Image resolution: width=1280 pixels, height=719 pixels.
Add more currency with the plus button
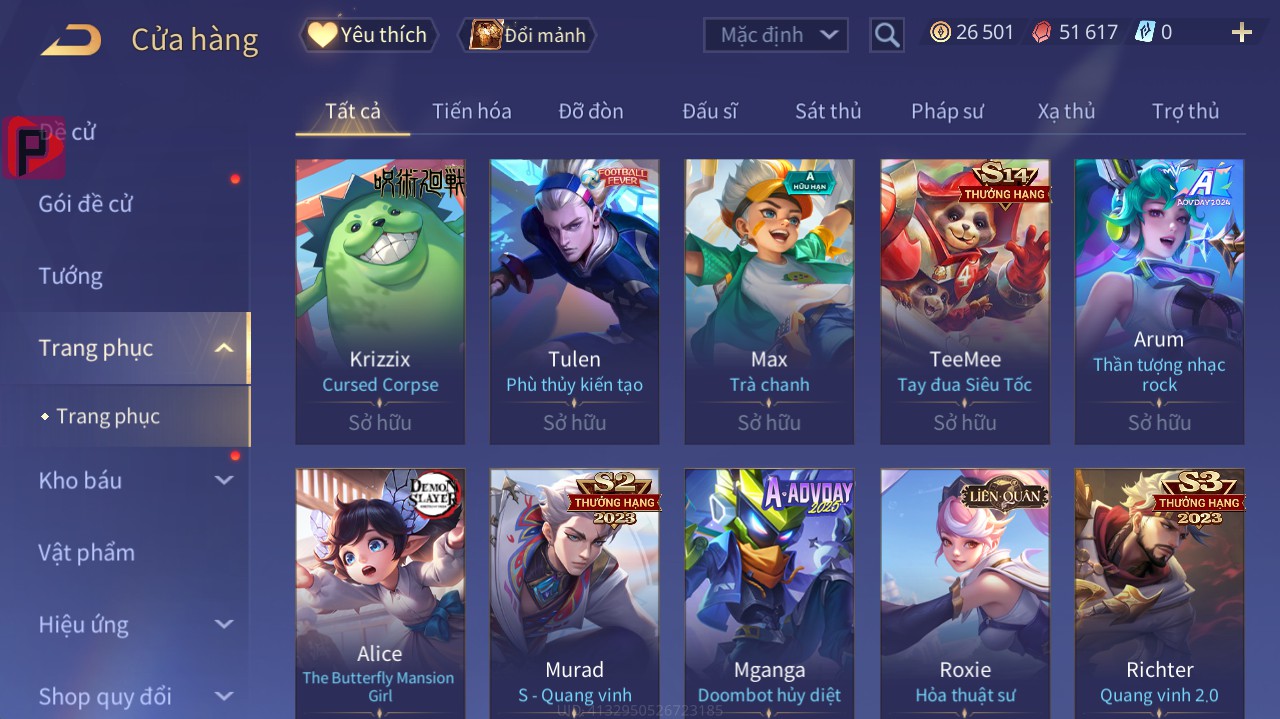click(x=1241, y=33)
